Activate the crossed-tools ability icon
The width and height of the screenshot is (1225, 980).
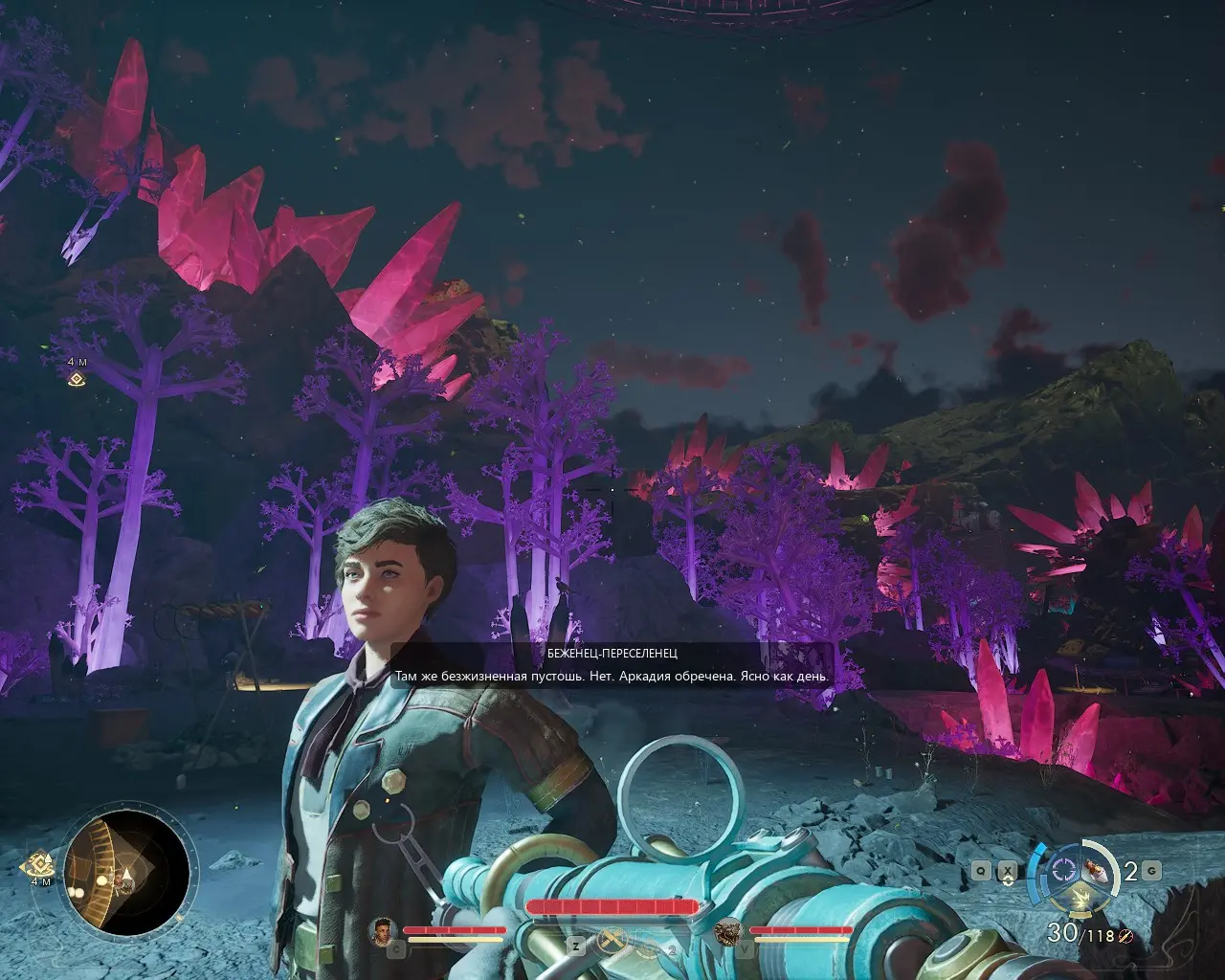coord(611,943)
